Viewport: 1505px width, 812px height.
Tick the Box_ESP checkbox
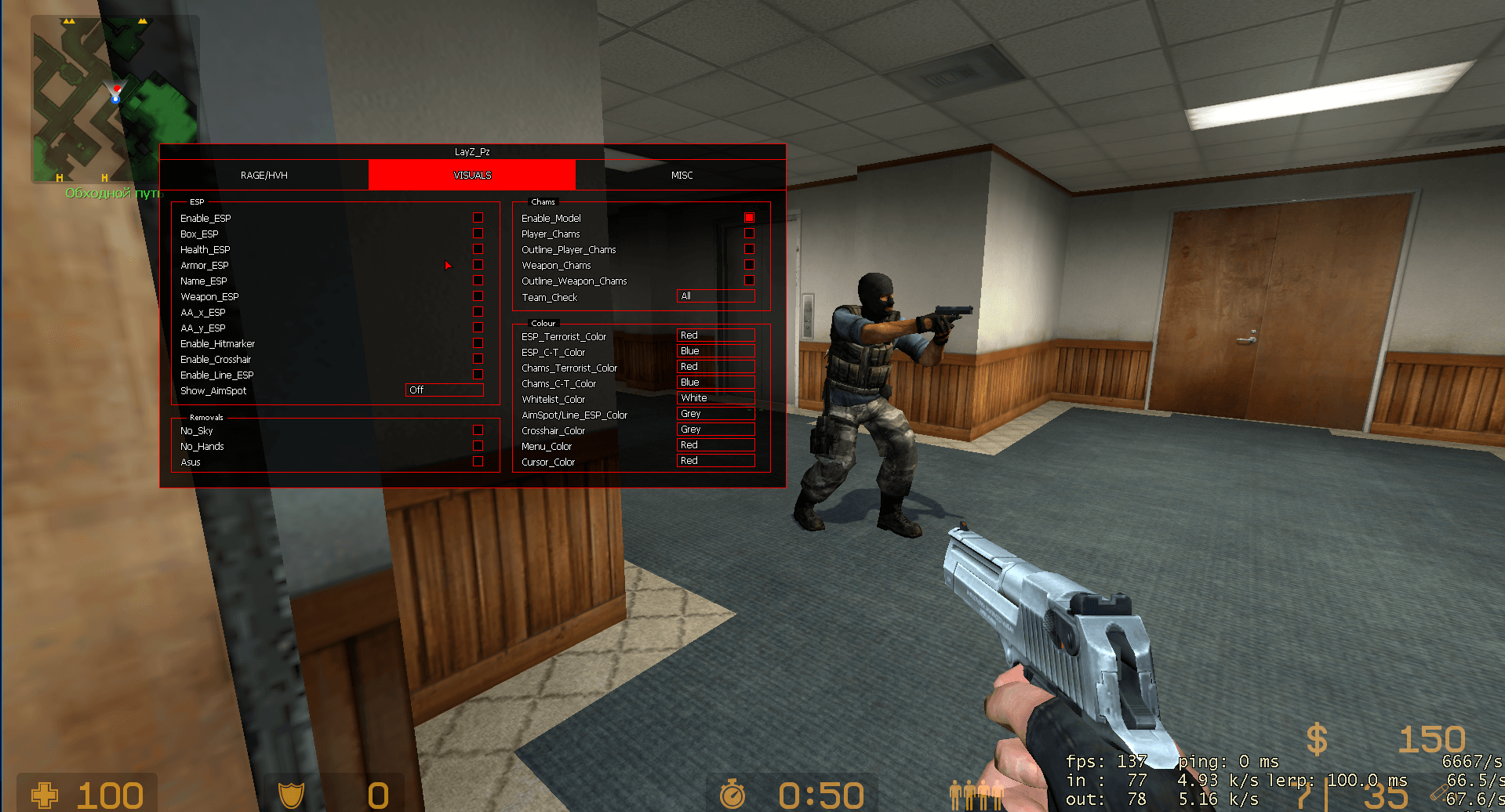point(478,234)
